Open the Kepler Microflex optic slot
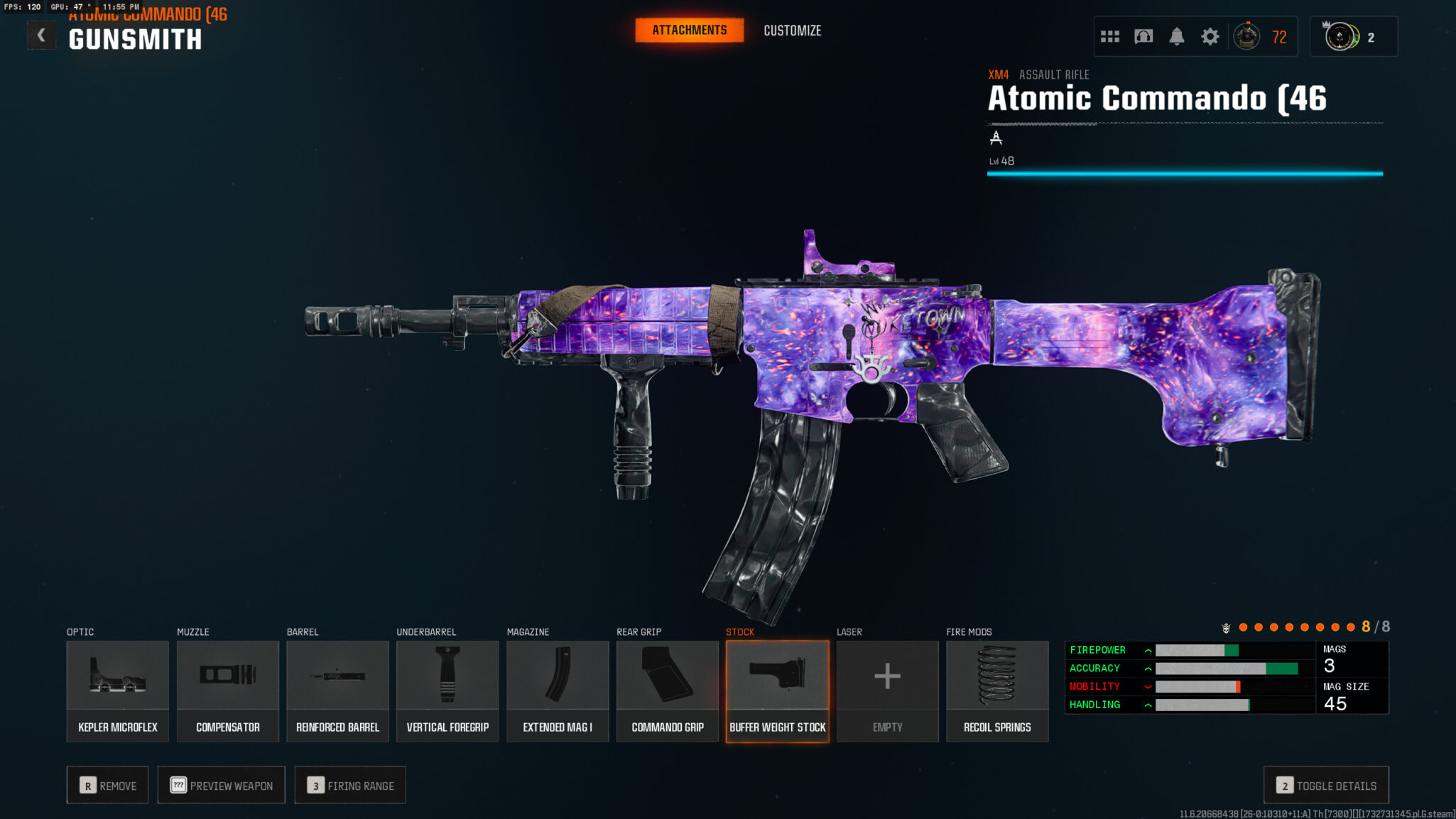The image size is (1456, 819). pos(118,691)
